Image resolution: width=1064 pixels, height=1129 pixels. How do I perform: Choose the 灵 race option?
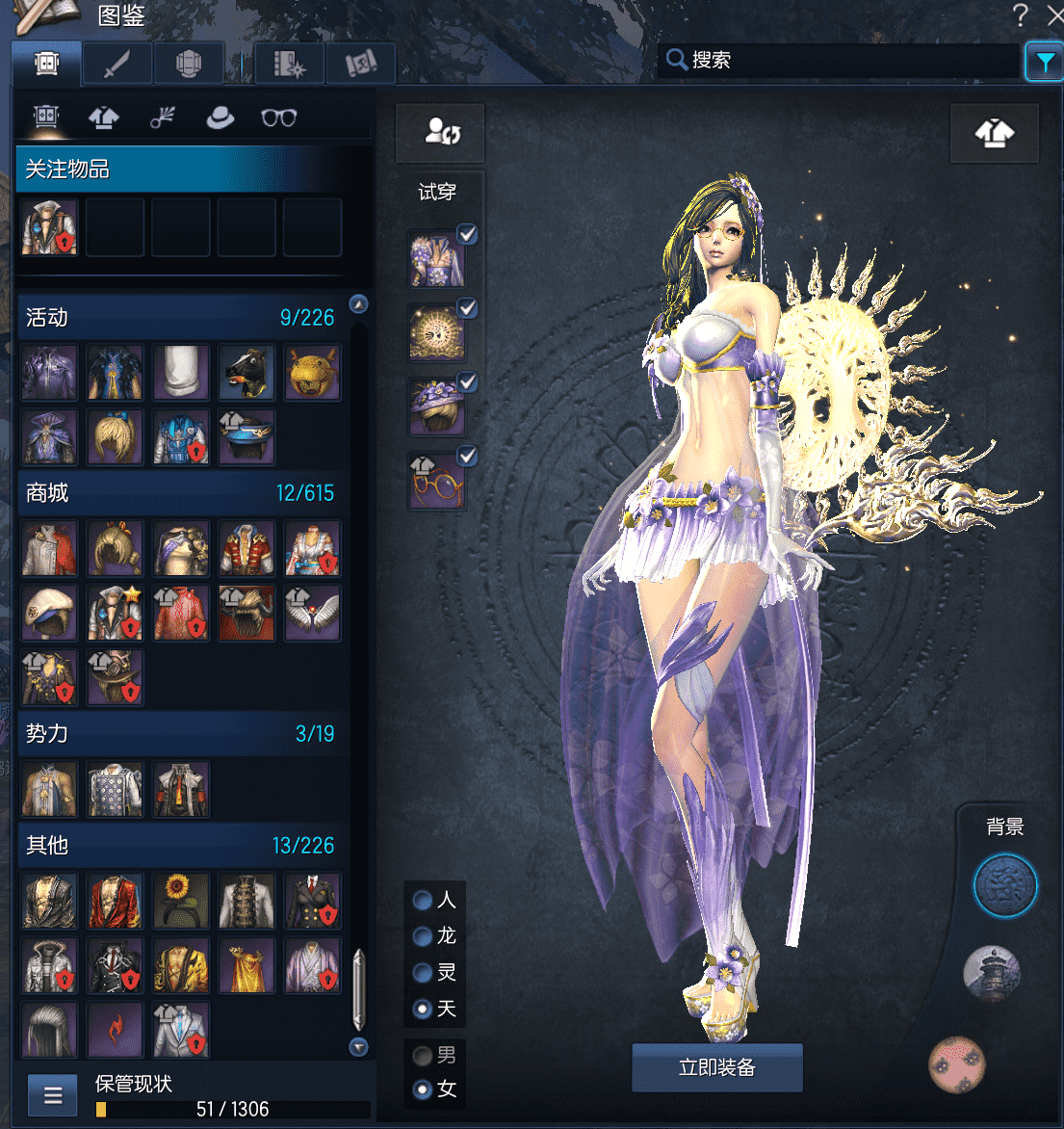click(x=423, y=973)
